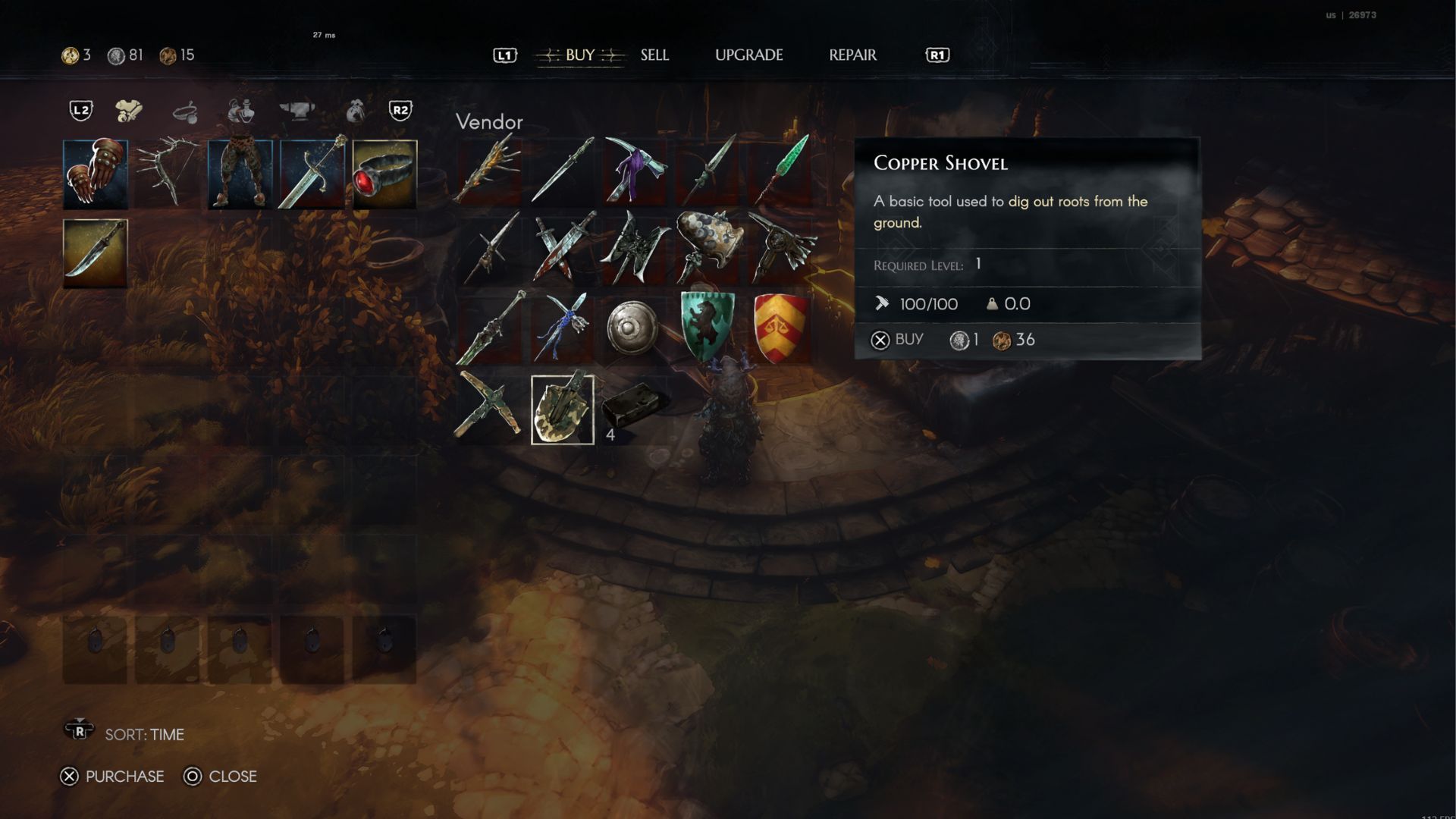Open the potions inventory category
This screenshot has height=819, width=1456.
[240, 111]
